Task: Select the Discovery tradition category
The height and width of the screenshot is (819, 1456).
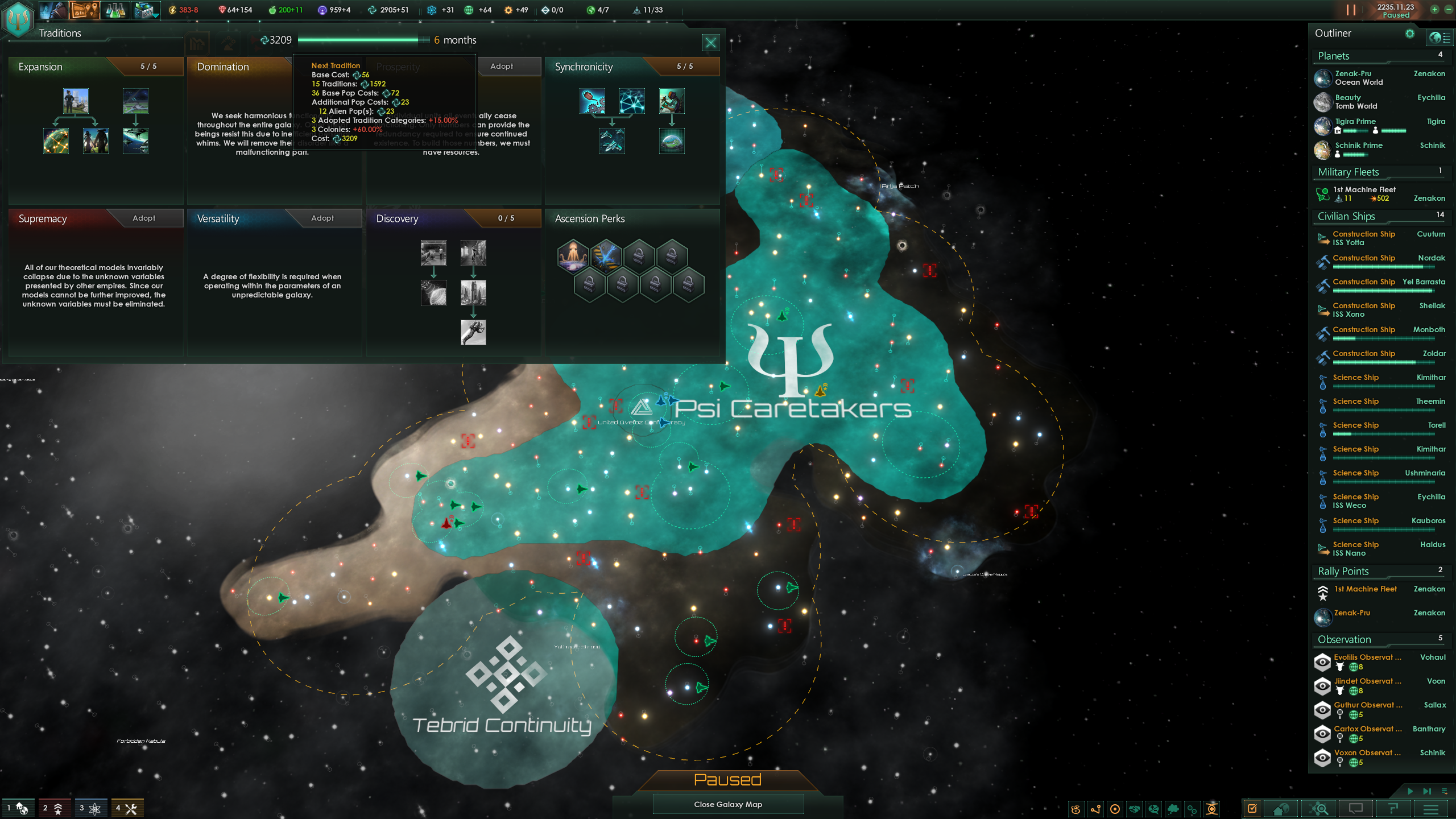Action: click(x=396, y=218)
